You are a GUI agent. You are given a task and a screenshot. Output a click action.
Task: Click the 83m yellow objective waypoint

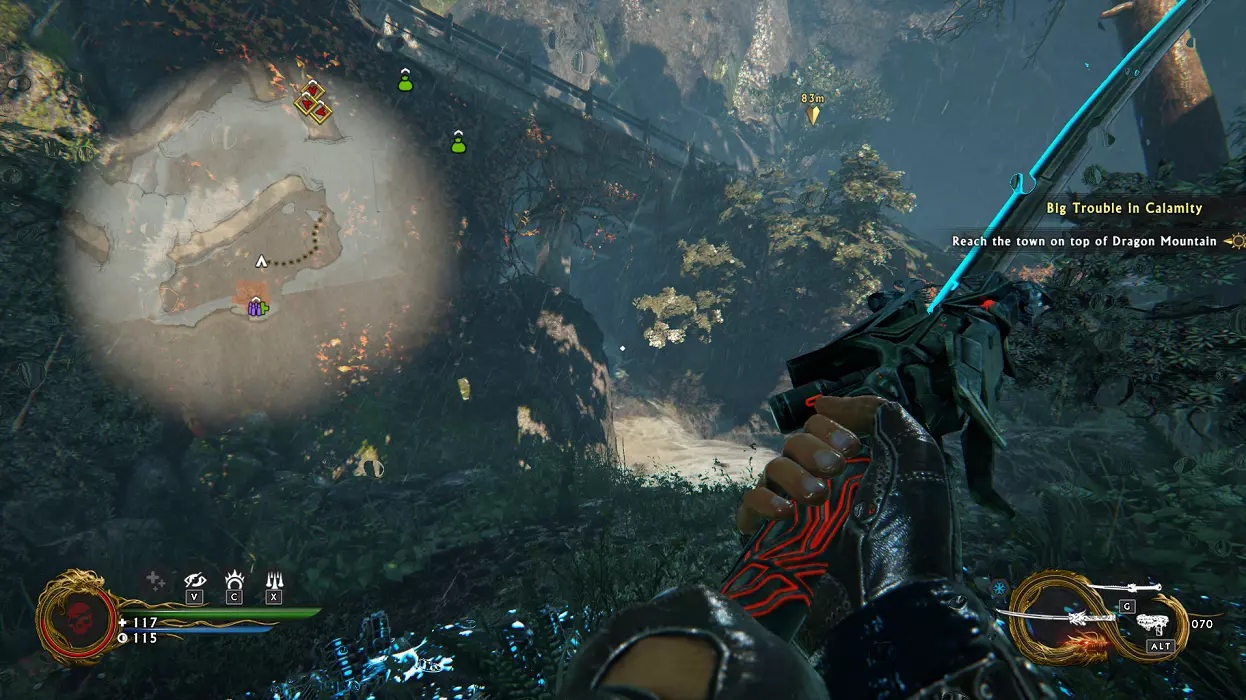point(813,113)
